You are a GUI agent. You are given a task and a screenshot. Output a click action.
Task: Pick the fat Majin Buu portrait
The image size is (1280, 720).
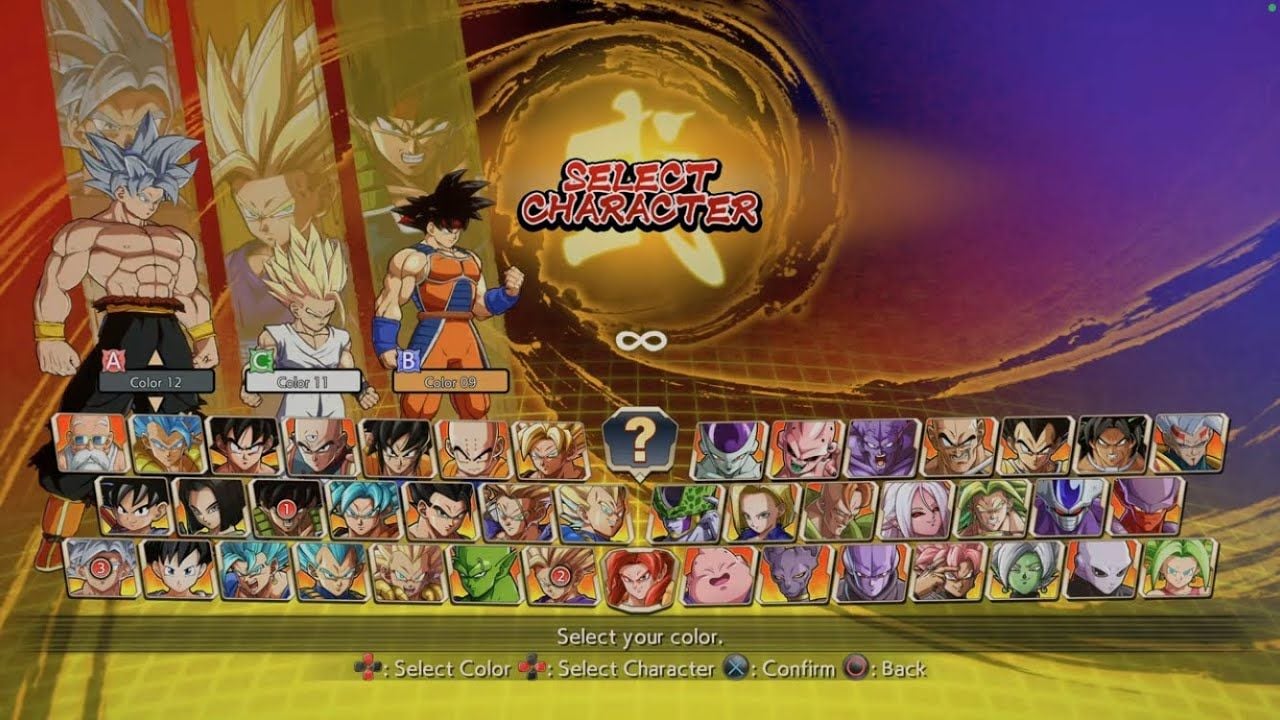click(x=717, y=576)
